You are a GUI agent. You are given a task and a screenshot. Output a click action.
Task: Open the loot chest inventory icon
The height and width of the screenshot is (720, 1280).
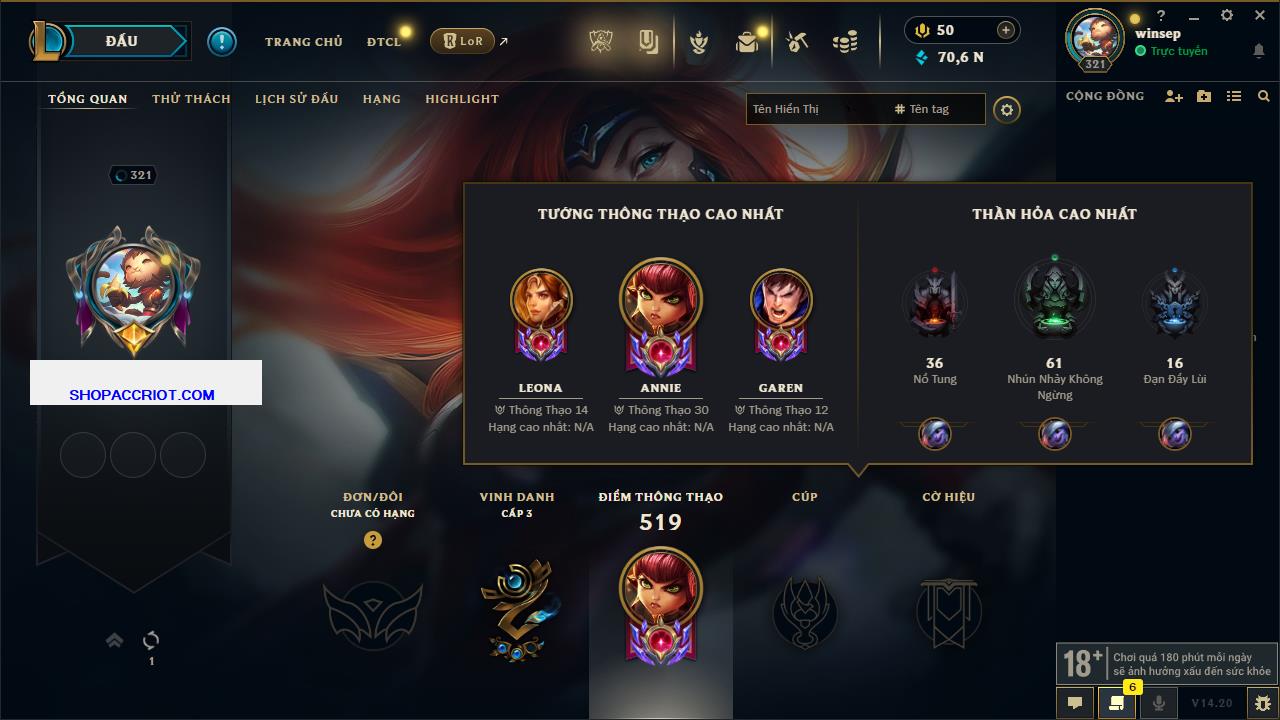(746, 42)
